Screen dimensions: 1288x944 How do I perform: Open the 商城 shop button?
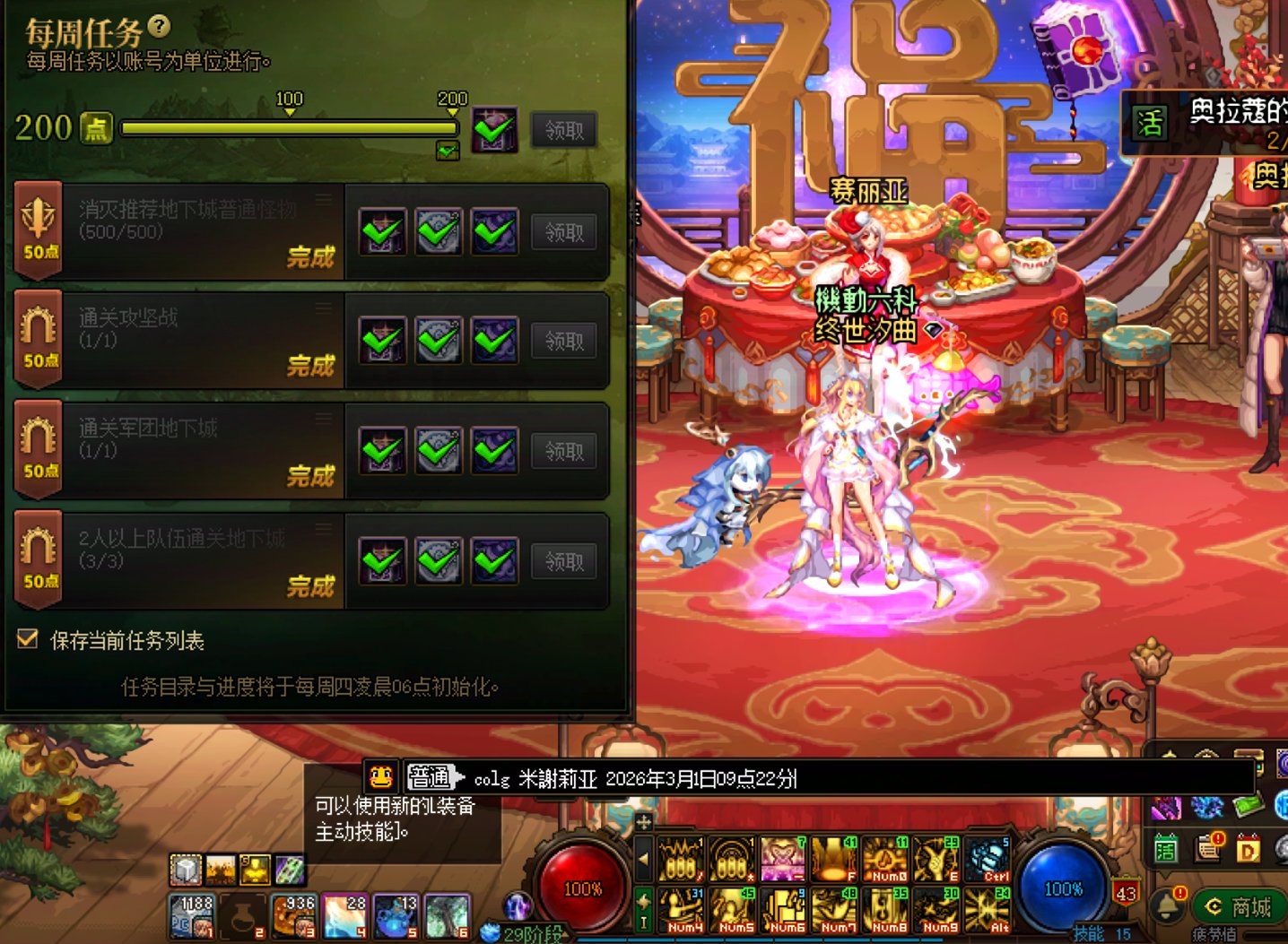[1240, 907]
